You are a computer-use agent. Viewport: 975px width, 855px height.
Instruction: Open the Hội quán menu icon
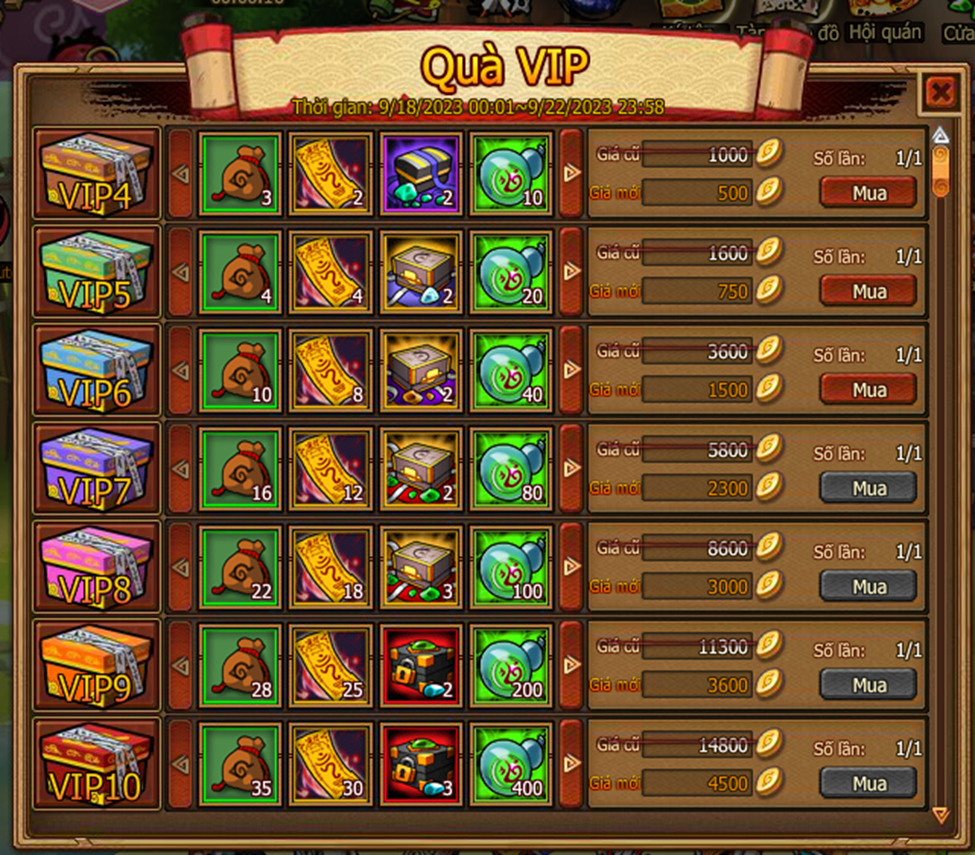[x=884, y=22]
